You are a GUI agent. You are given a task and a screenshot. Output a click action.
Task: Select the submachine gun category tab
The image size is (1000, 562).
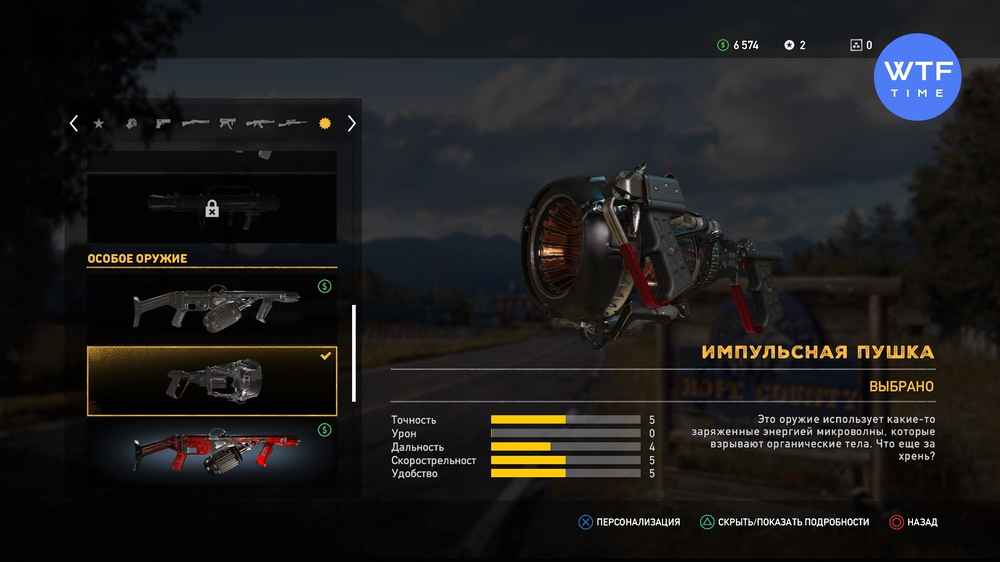(227, 124)
